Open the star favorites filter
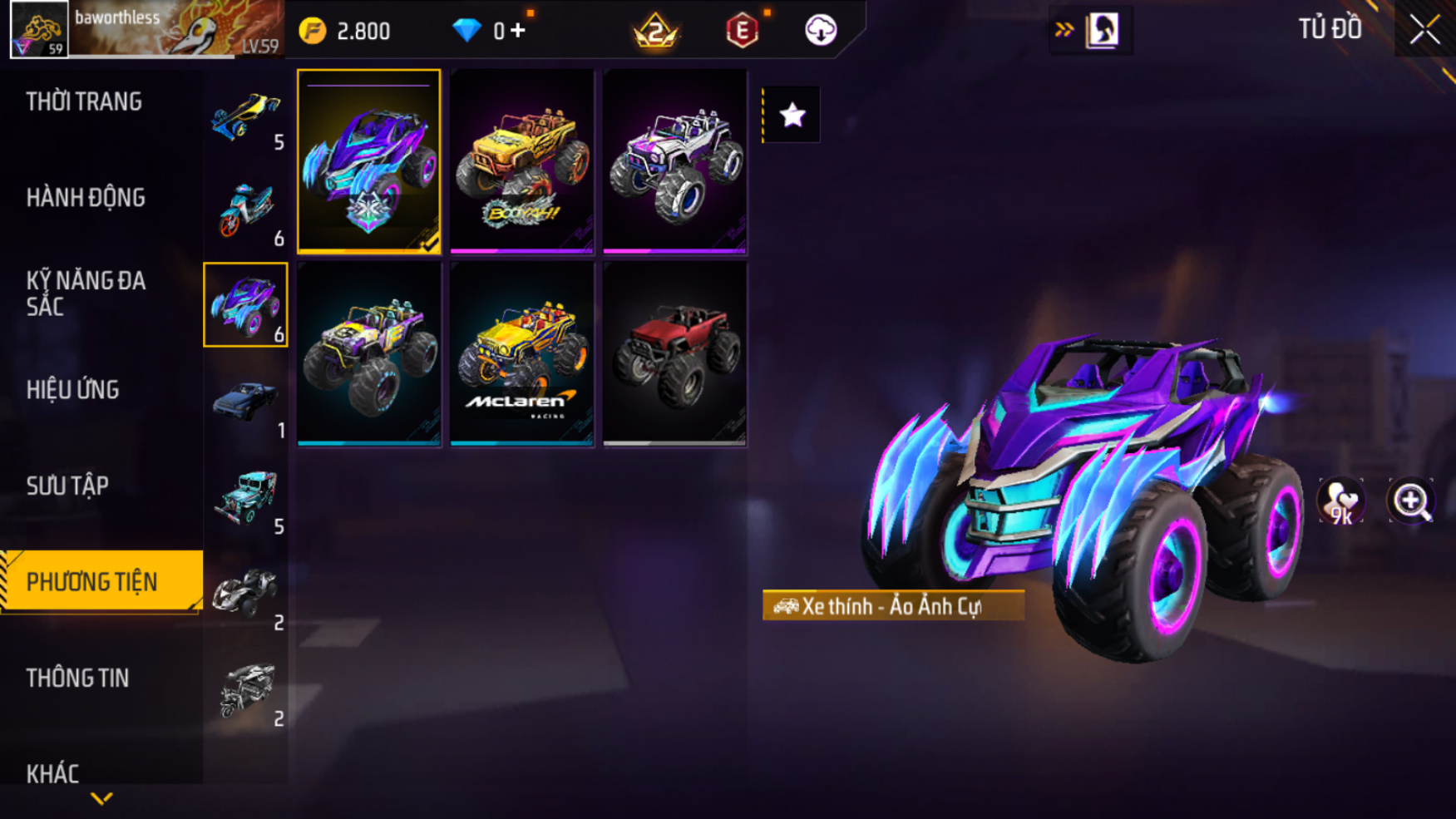Image resolution: width=1456 pixels, height=819 pixels. click(x=792, y=115)
